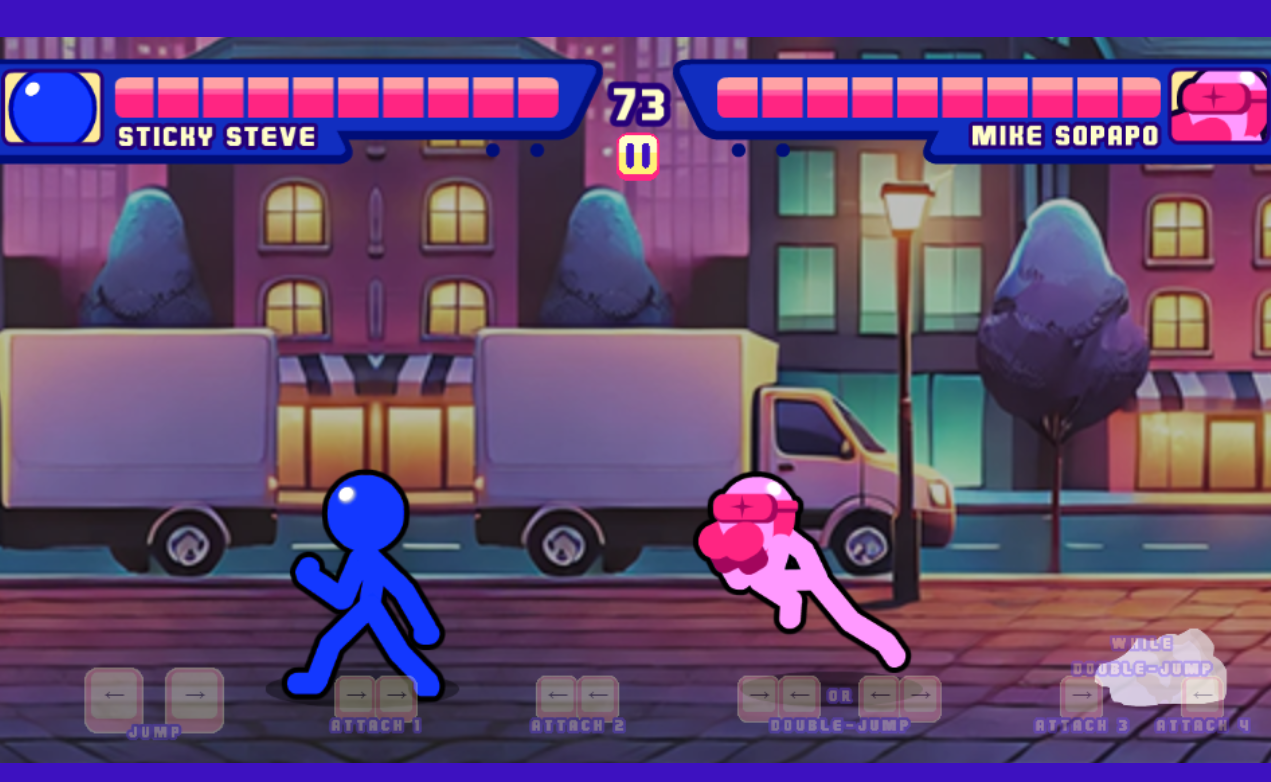Pause the match with the pause button
The width and height of the screenshot is (1271, 782).
pos(637,157)
